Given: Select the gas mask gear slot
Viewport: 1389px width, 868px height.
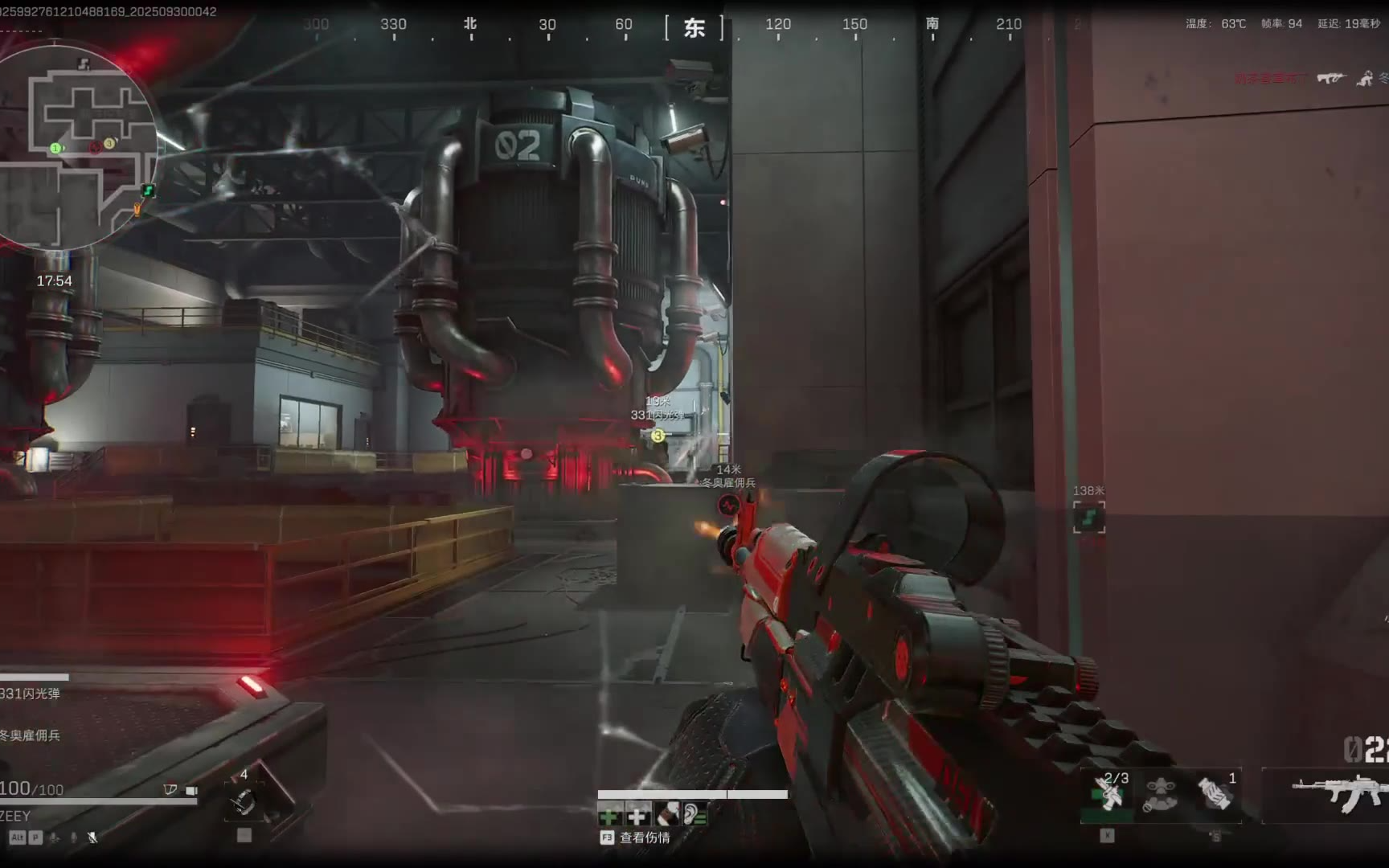Looking at the screenshot, I should tap(1160, 794).
